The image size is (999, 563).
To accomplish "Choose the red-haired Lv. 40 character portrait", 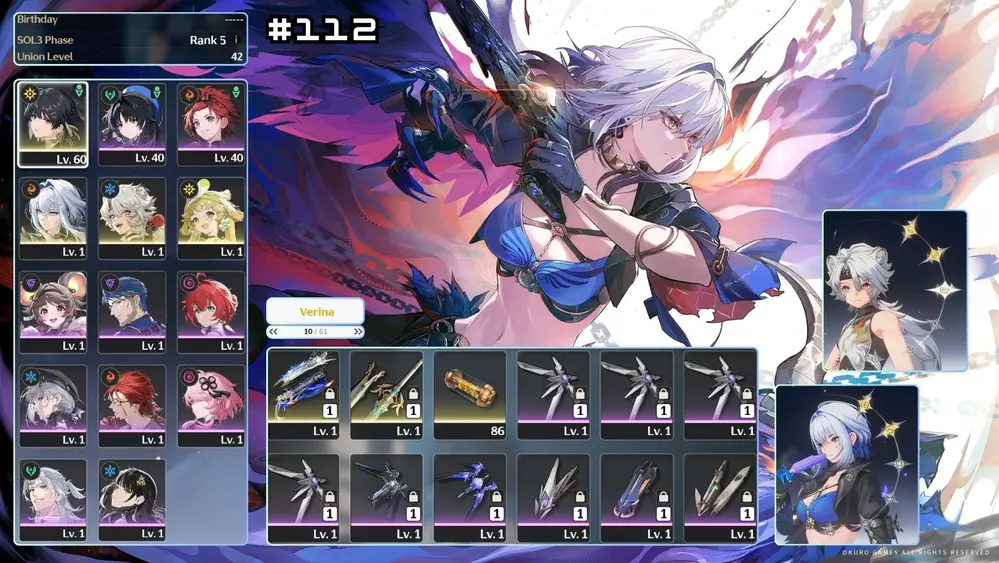I will point(212,124).
